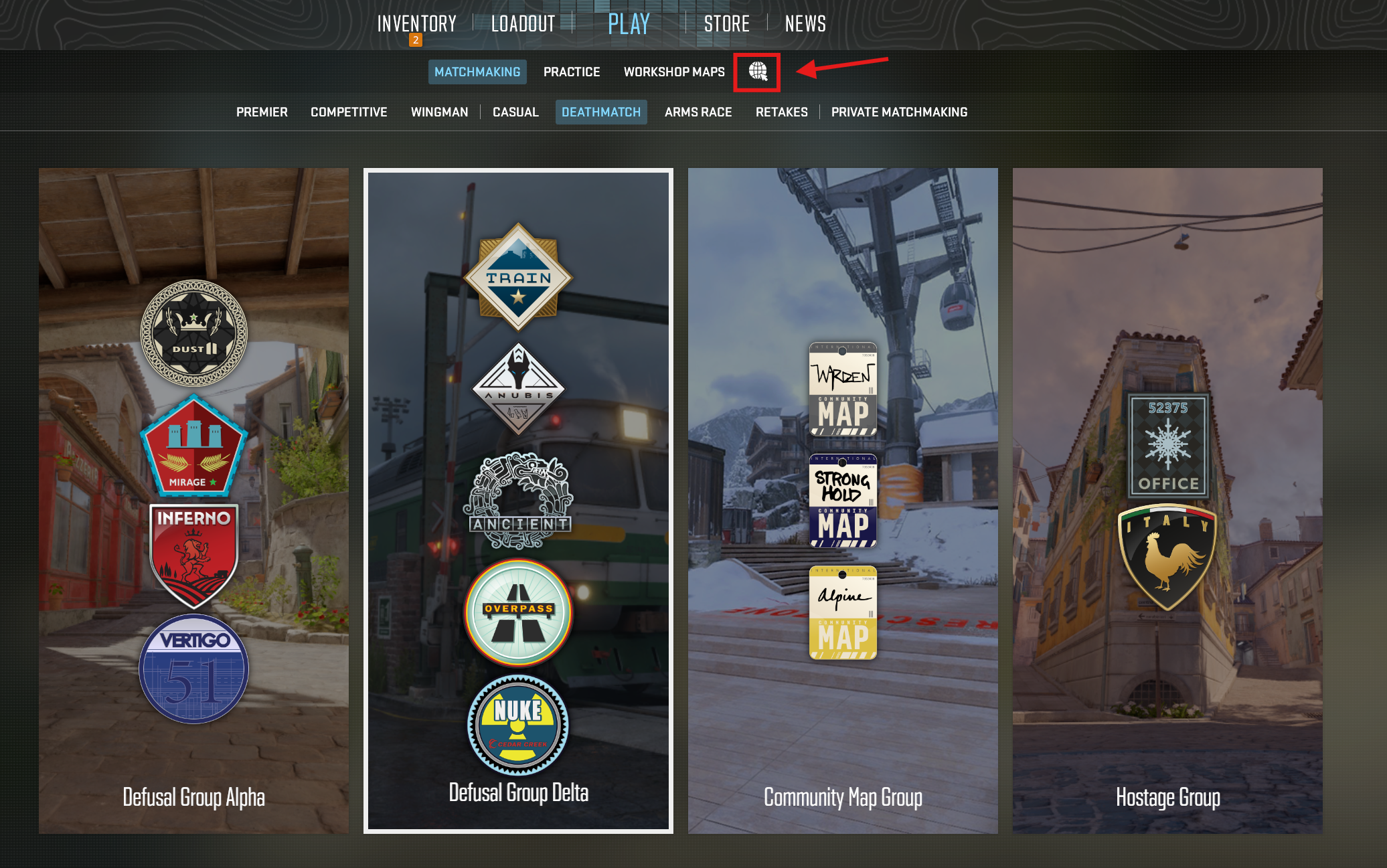Select the Deathmatch mode tab
The height and width of the screenshot is (868, 1387).
point(601,112)
